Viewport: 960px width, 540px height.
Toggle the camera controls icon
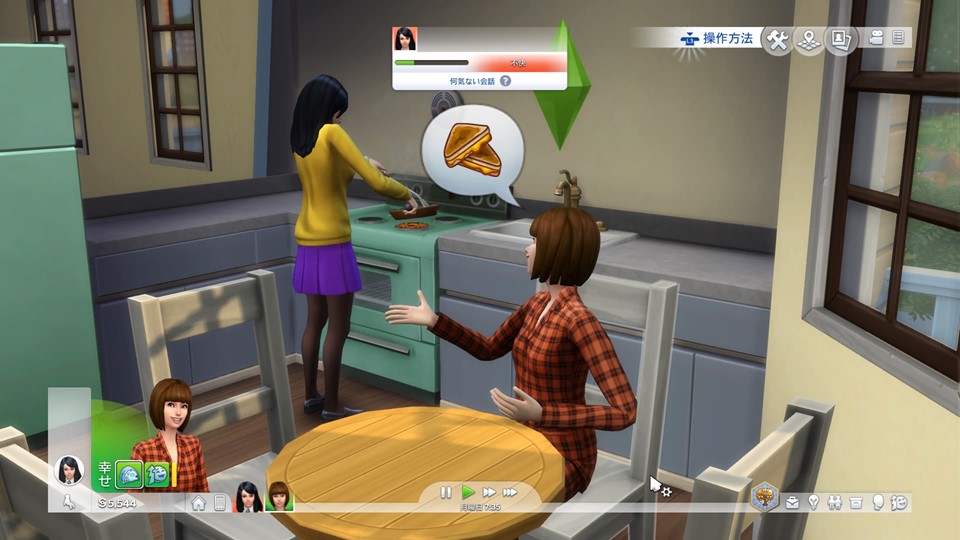click(877, 38)
